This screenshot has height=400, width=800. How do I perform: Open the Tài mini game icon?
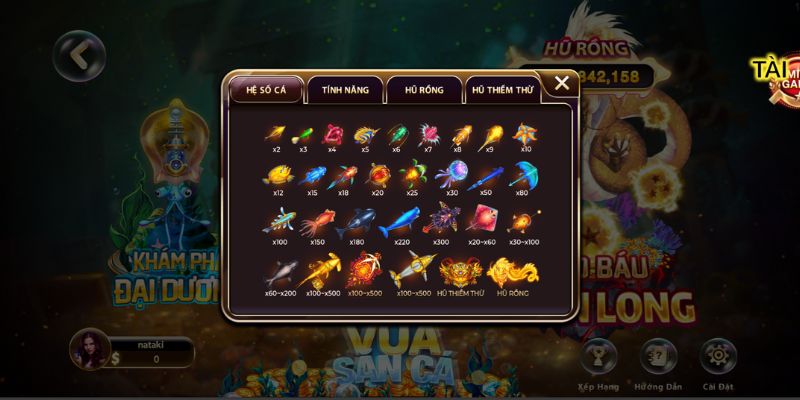775,75
